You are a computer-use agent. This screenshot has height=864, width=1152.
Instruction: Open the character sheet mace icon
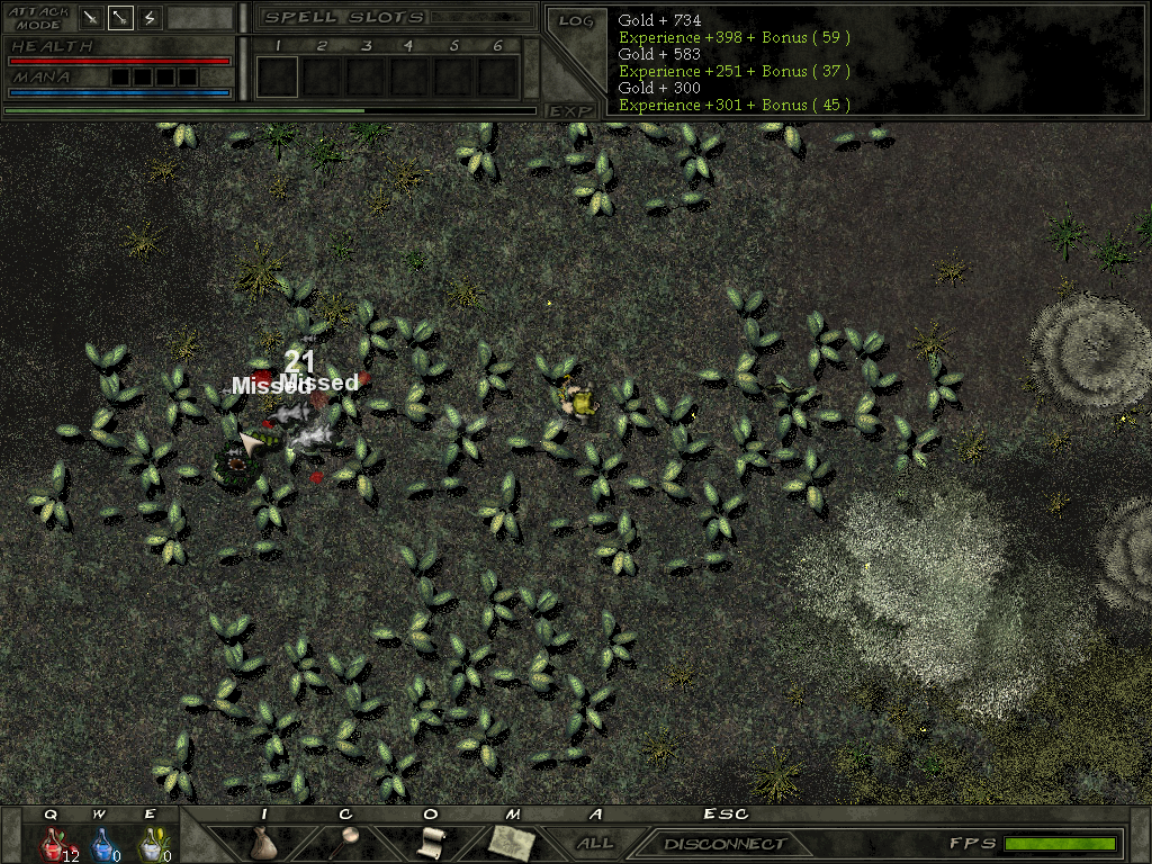(x=346, y=843)
